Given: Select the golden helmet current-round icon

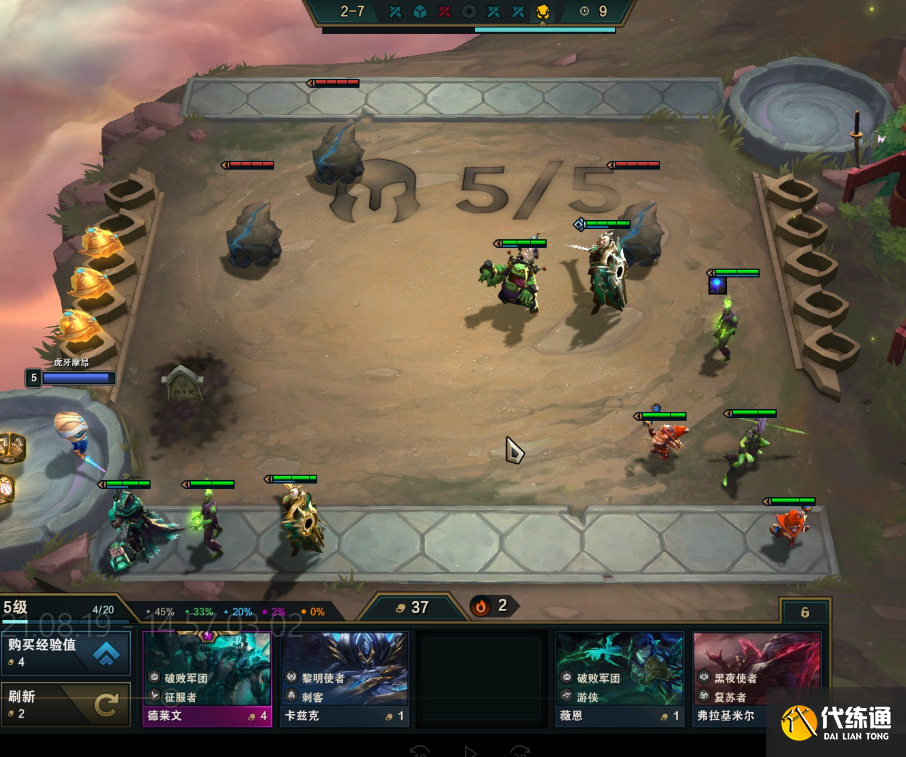Looking at the screenshot, I should click(x=543, y=12).
